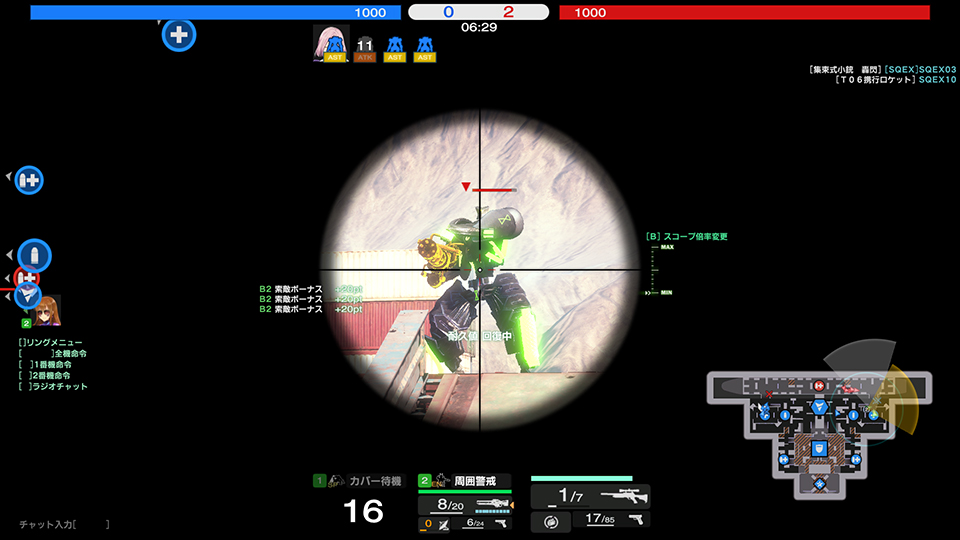Click the weapon swap cycle icon

[x=550, y=521]
